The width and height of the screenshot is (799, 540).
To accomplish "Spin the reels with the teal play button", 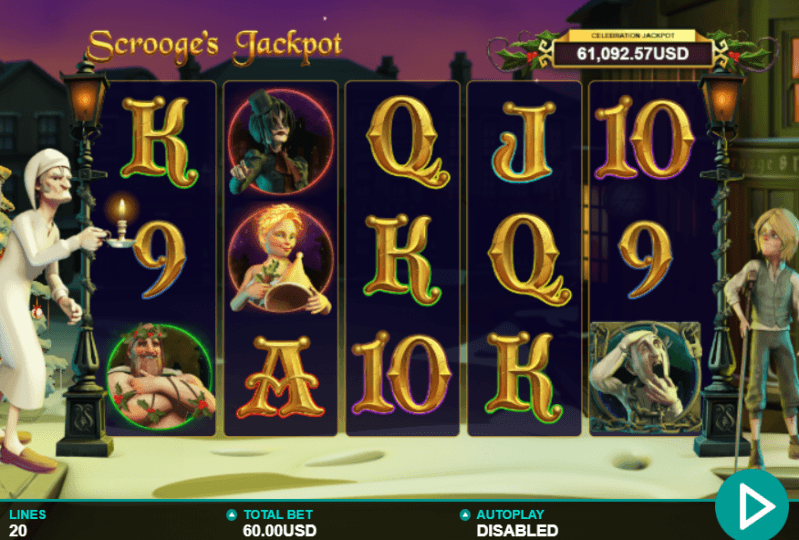I will [x=752, y=505].
